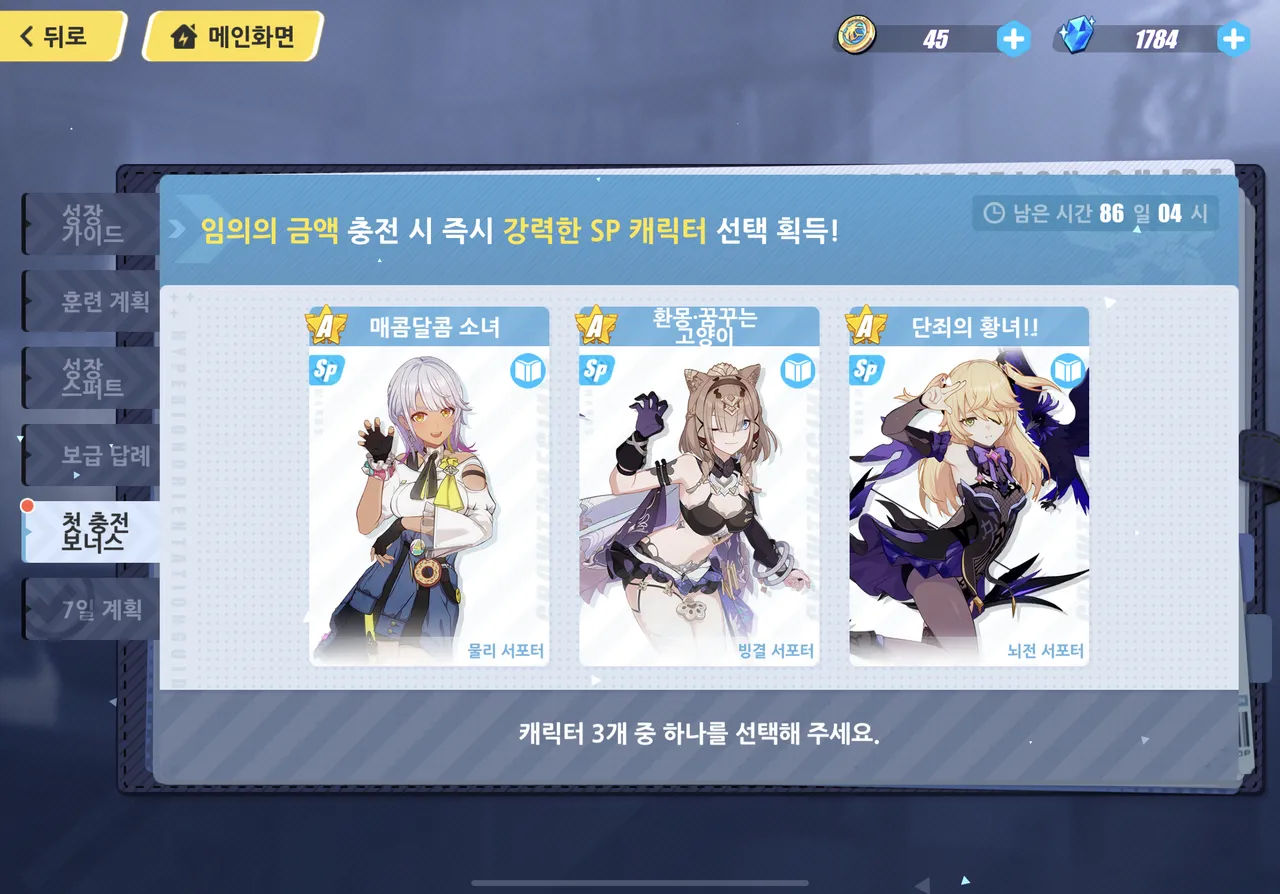1280x894 pixels.
Task: View details via book icon on the cat character card
Action: tap(798, 369)
